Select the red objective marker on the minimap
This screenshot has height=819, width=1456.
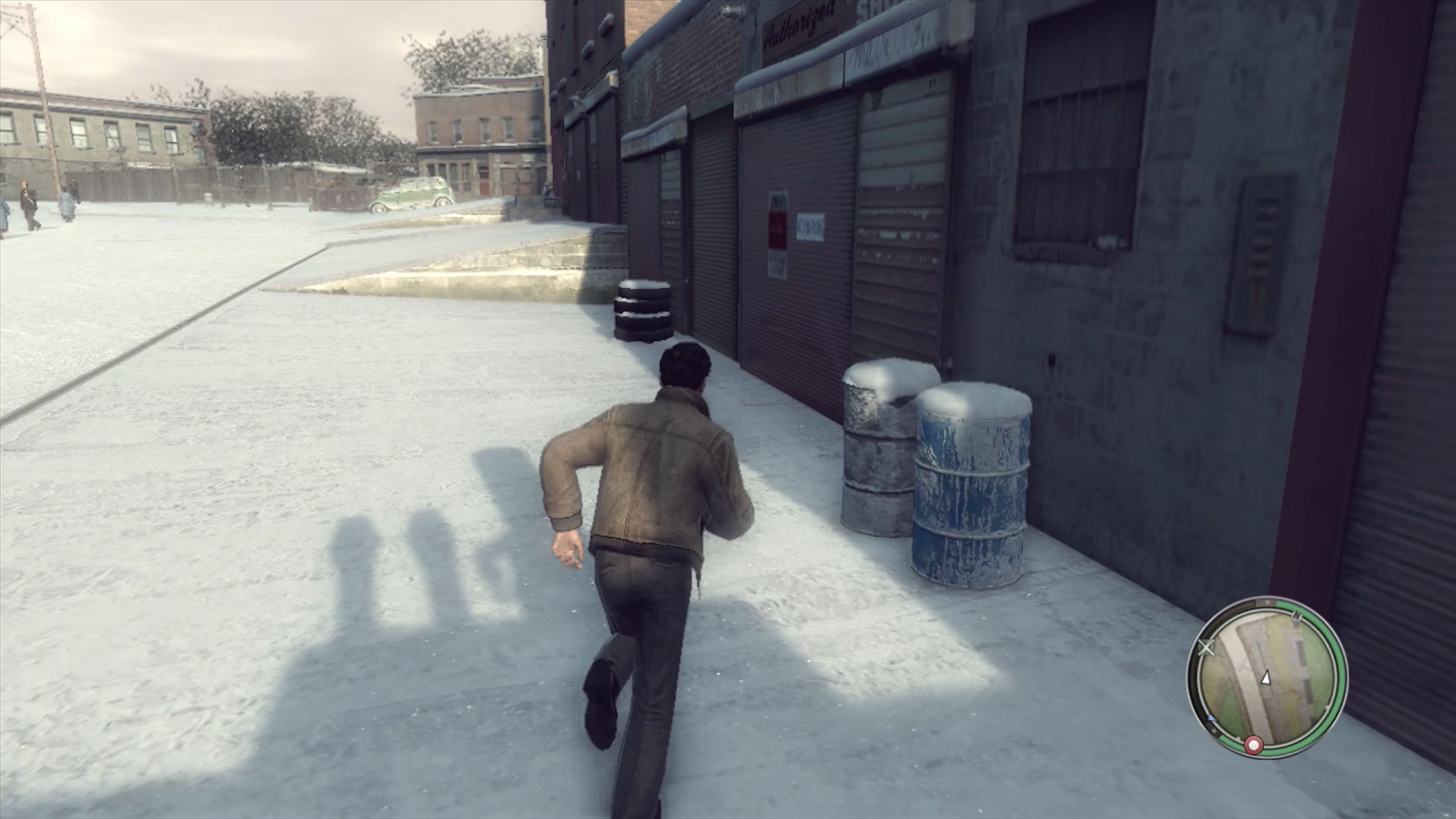1254,745
